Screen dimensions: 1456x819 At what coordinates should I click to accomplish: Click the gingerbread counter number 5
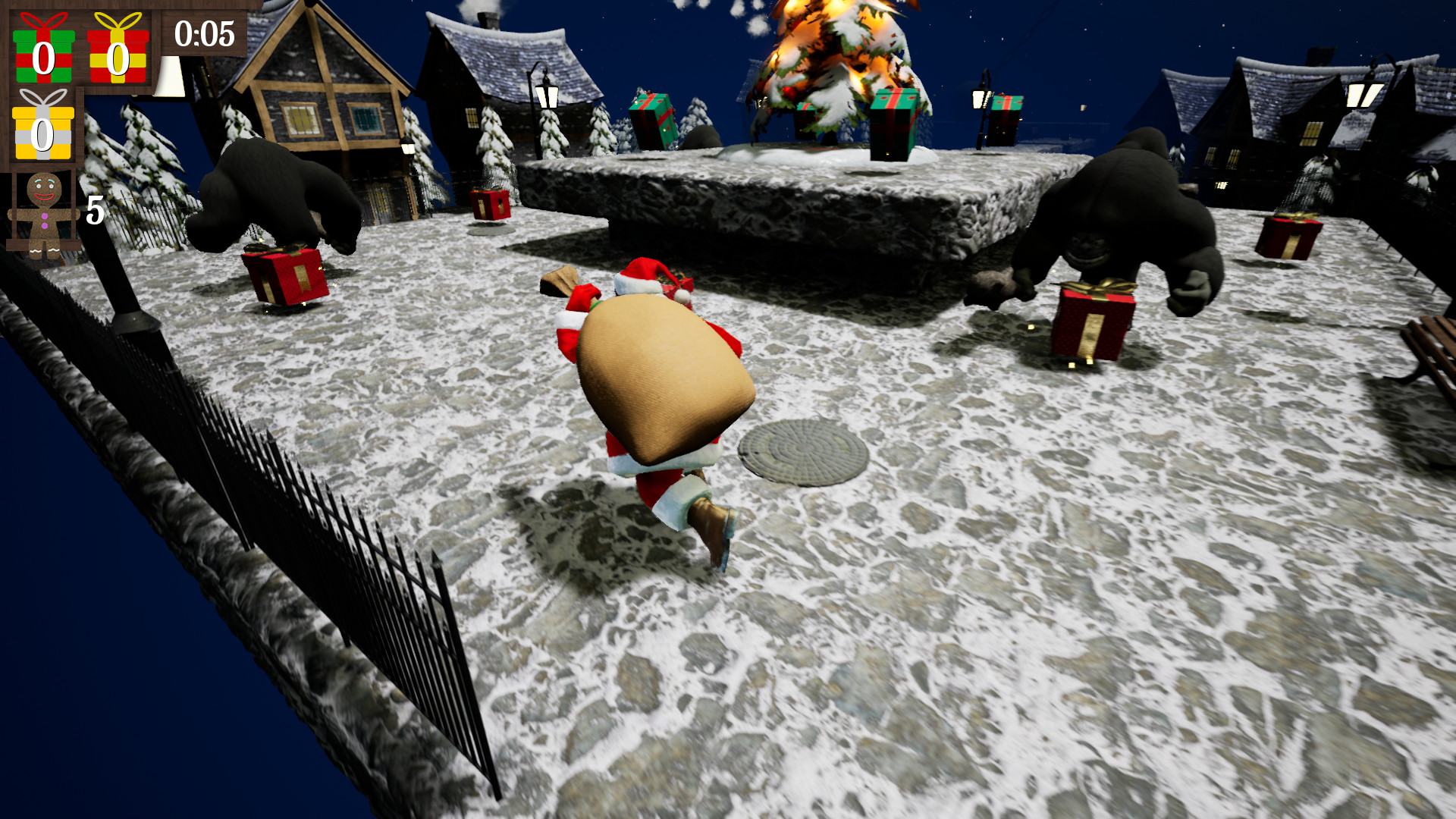(94, 209)
